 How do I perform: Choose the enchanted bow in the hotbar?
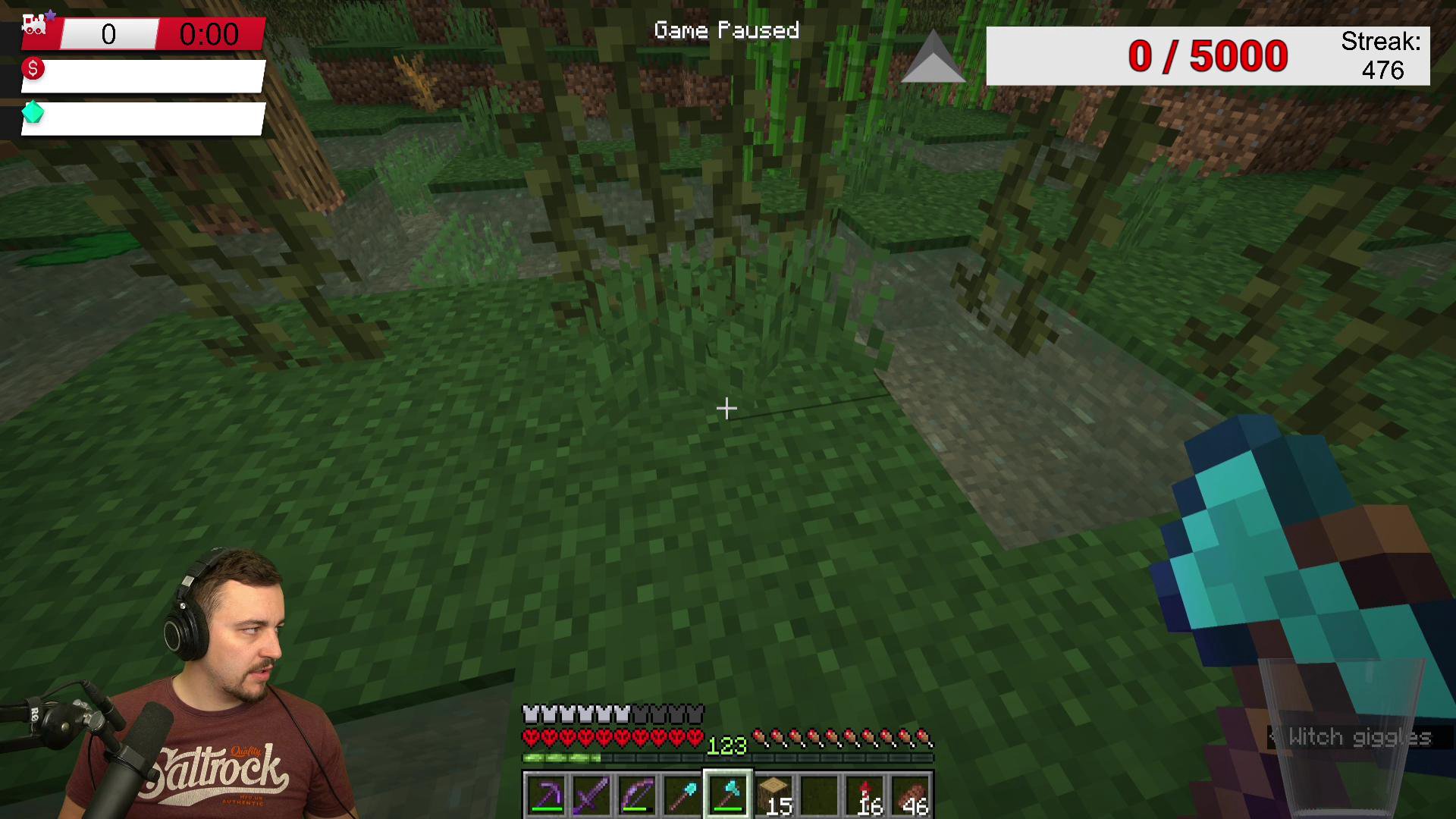click(637, 795)
